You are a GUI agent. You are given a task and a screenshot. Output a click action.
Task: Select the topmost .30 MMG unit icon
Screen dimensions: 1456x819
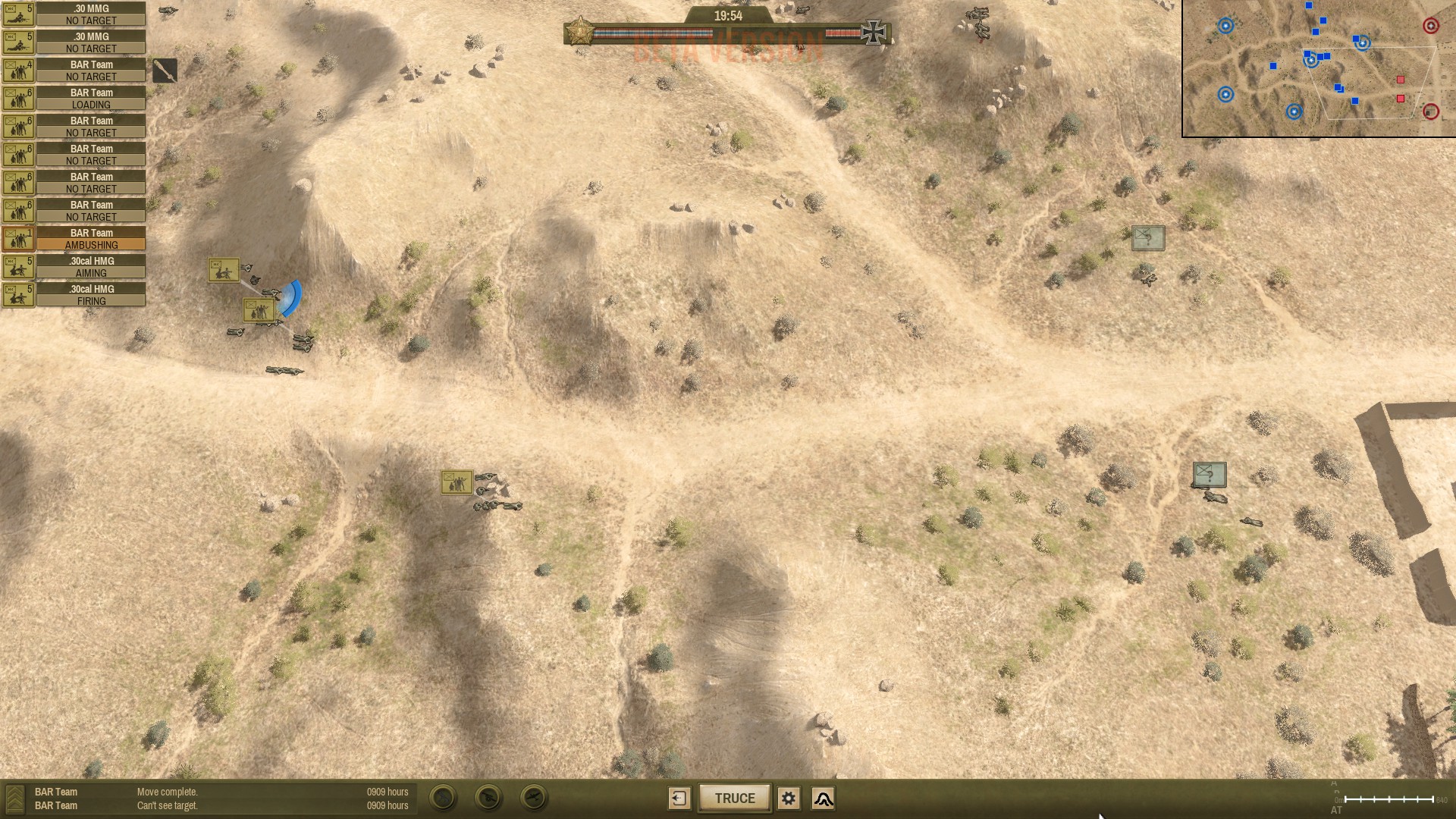click(18, 14)
